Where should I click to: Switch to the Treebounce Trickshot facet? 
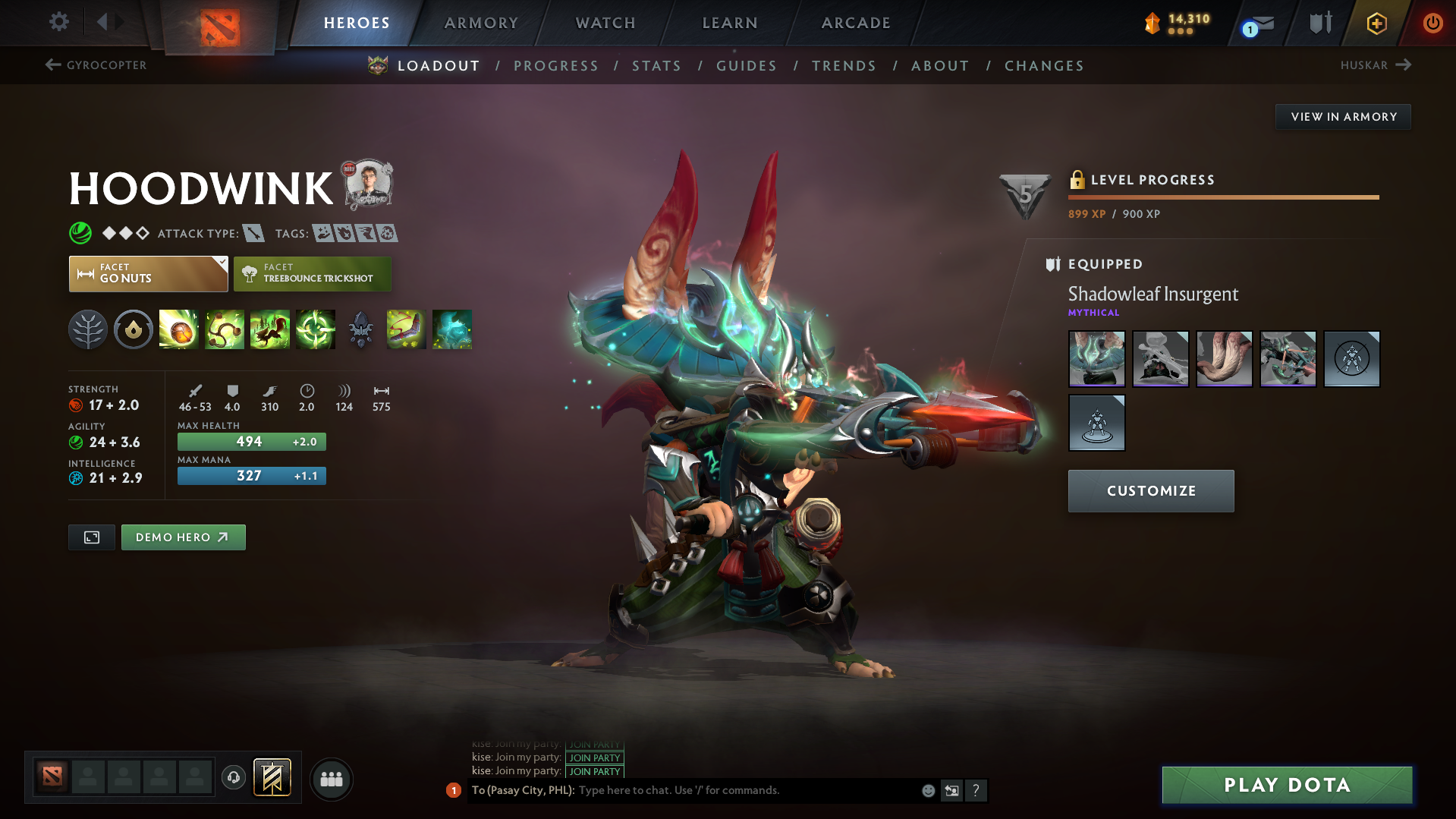point(312,273)
